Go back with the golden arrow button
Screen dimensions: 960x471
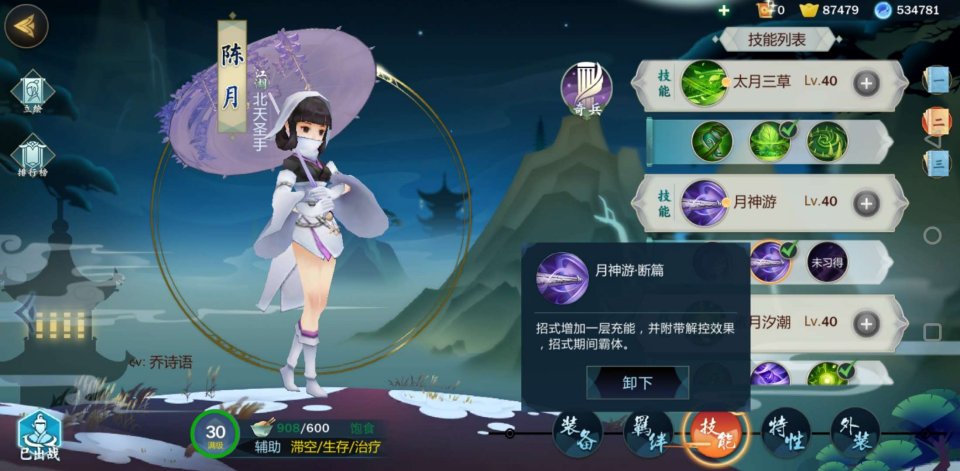(26, 26)
